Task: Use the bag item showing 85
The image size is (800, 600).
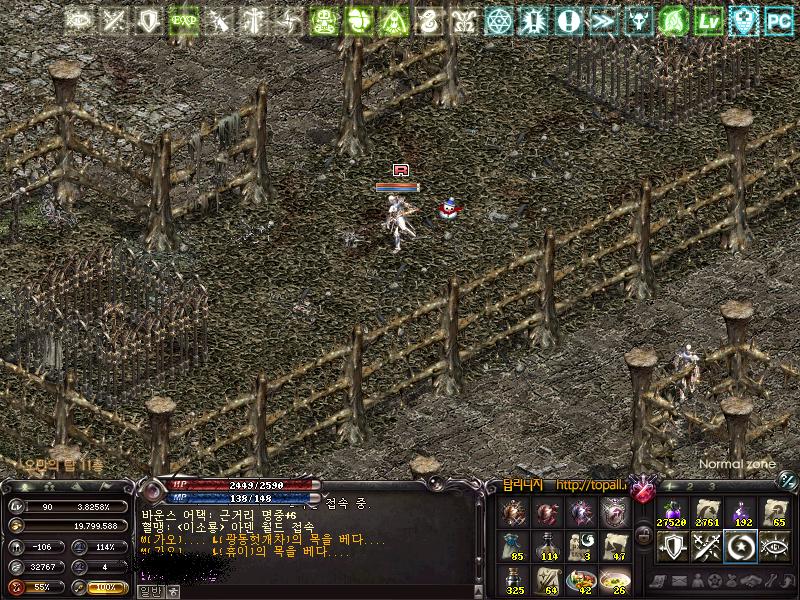Action: (515, 545)
